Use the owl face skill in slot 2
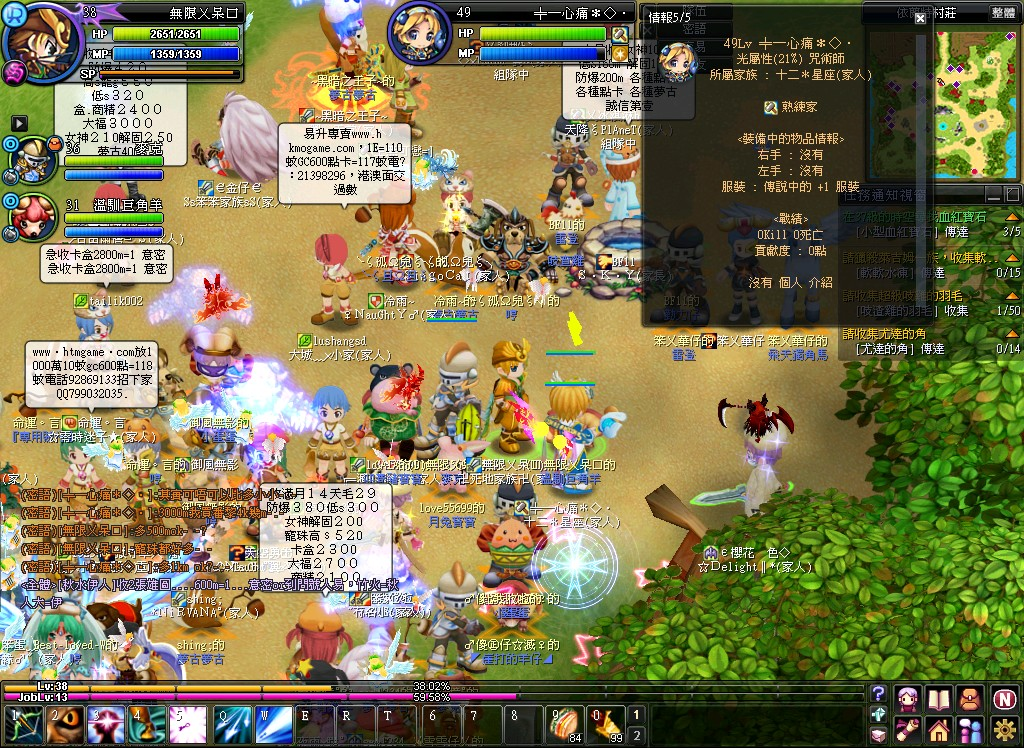Image resolution: width=1024 pixels, height=748 pixels. click(x=64, y=723)
